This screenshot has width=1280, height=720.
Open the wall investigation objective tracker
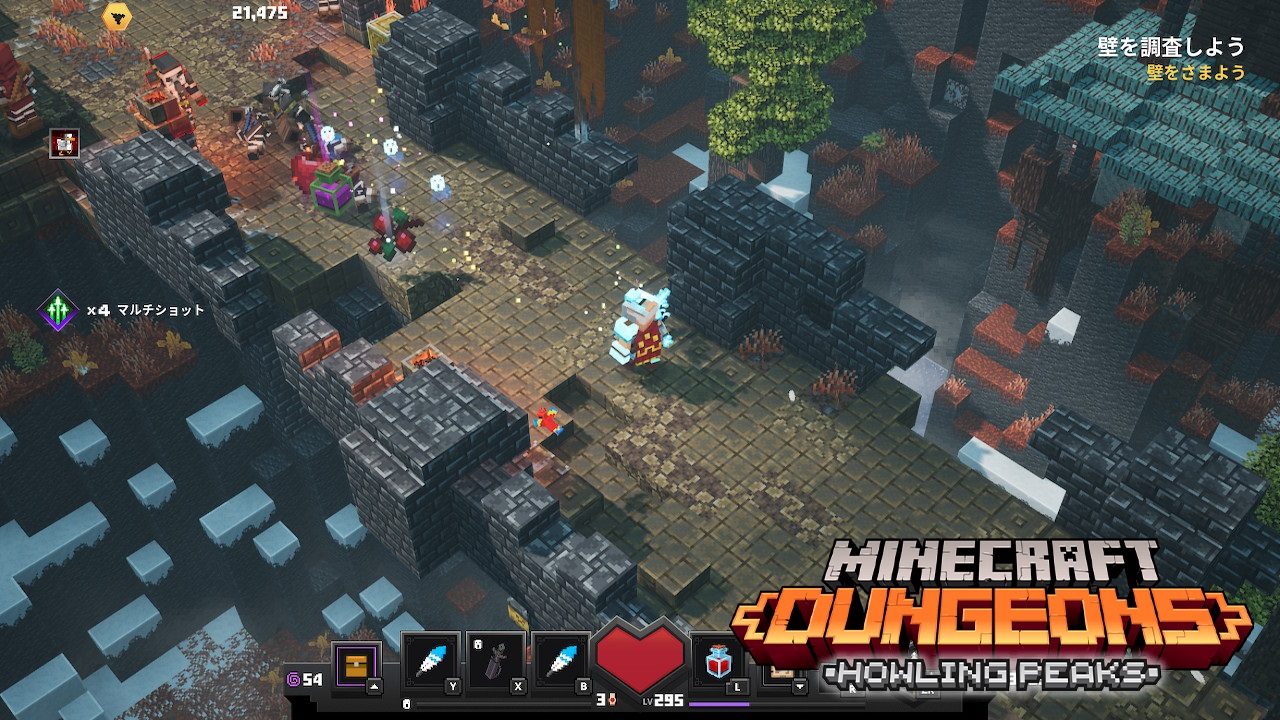pos(1170,47)
